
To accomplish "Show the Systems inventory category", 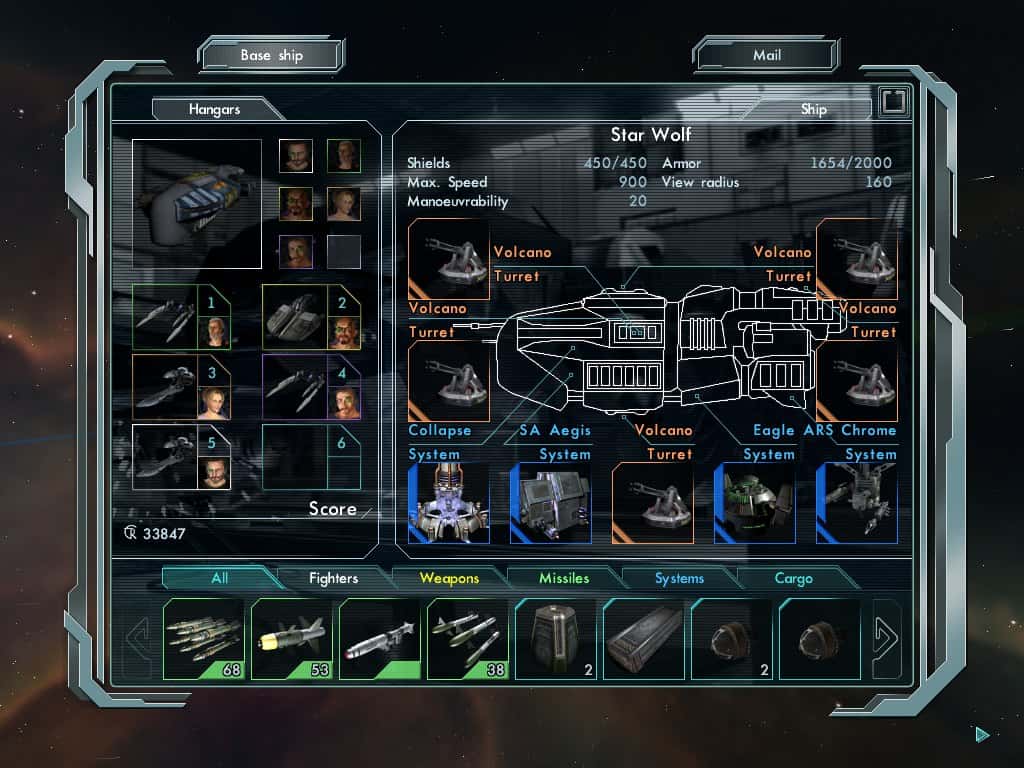I will click(679, 578).
